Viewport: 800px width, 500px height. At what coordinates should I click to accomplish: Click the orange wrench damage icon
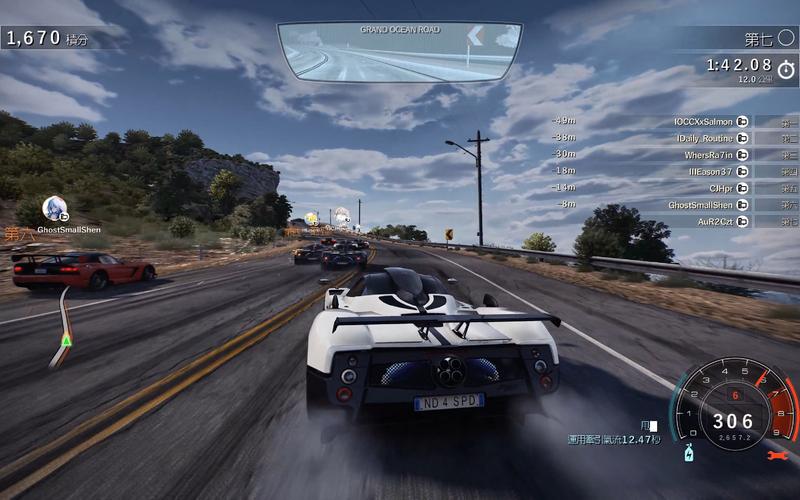click(x=775, y=456)
